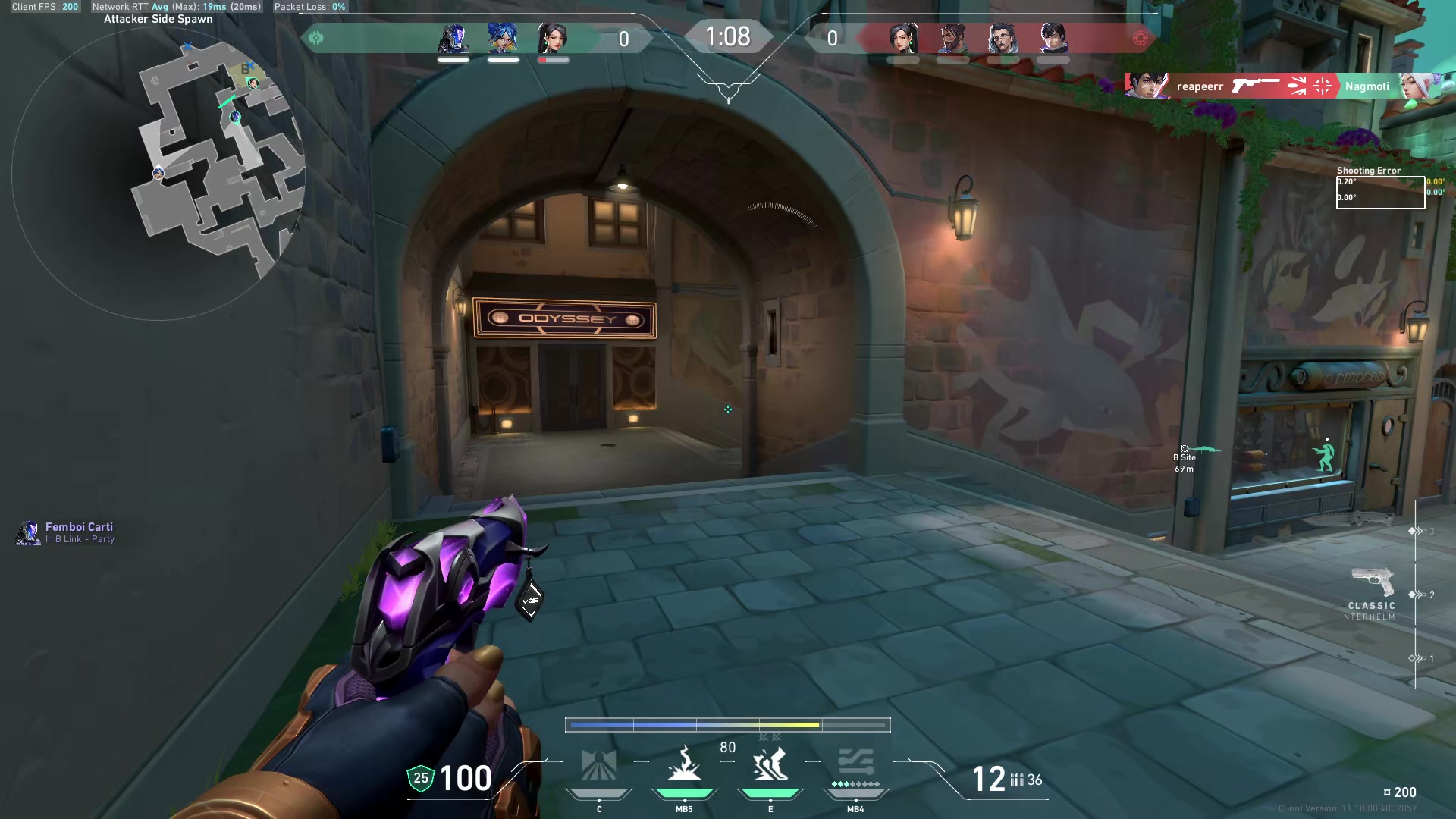Click the attacker team emblem on red bar
This screenshot has height=819, width=1456.
[1140, 38]
